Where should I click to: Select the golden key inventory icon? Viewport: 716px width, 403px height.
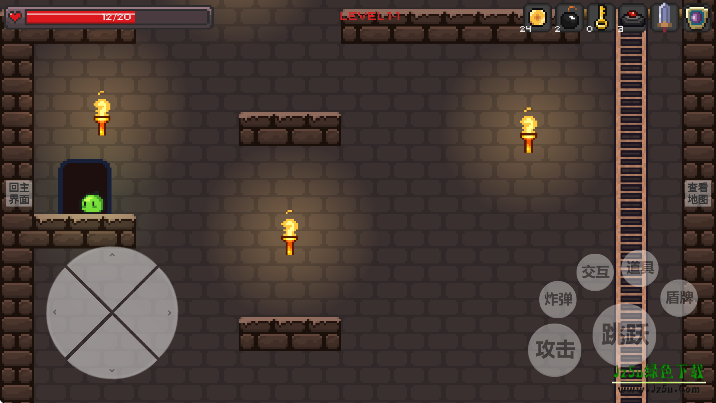(601, 17)
